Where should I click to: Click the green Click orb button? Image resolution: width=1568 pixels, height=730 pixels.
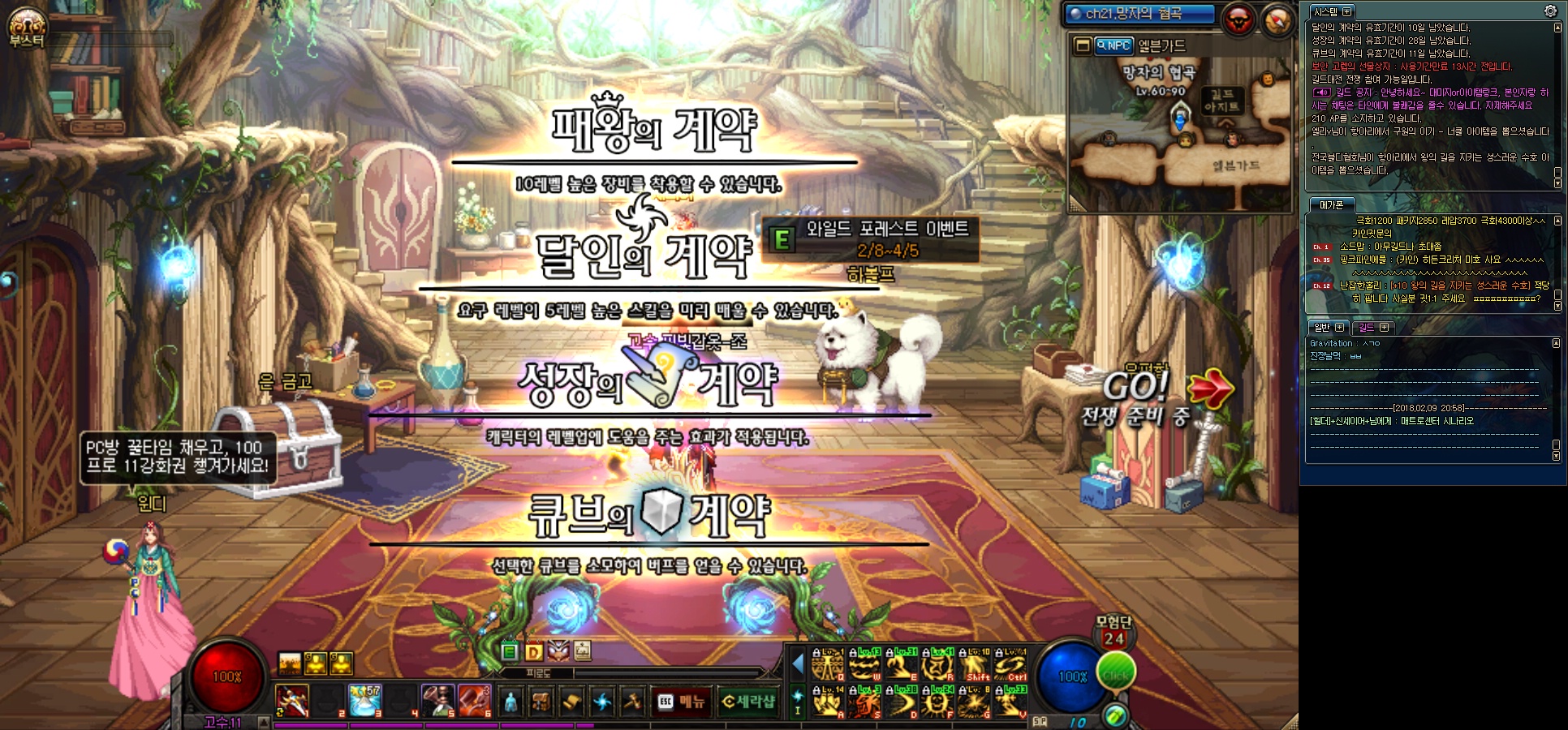click(x=1116, y=673)
